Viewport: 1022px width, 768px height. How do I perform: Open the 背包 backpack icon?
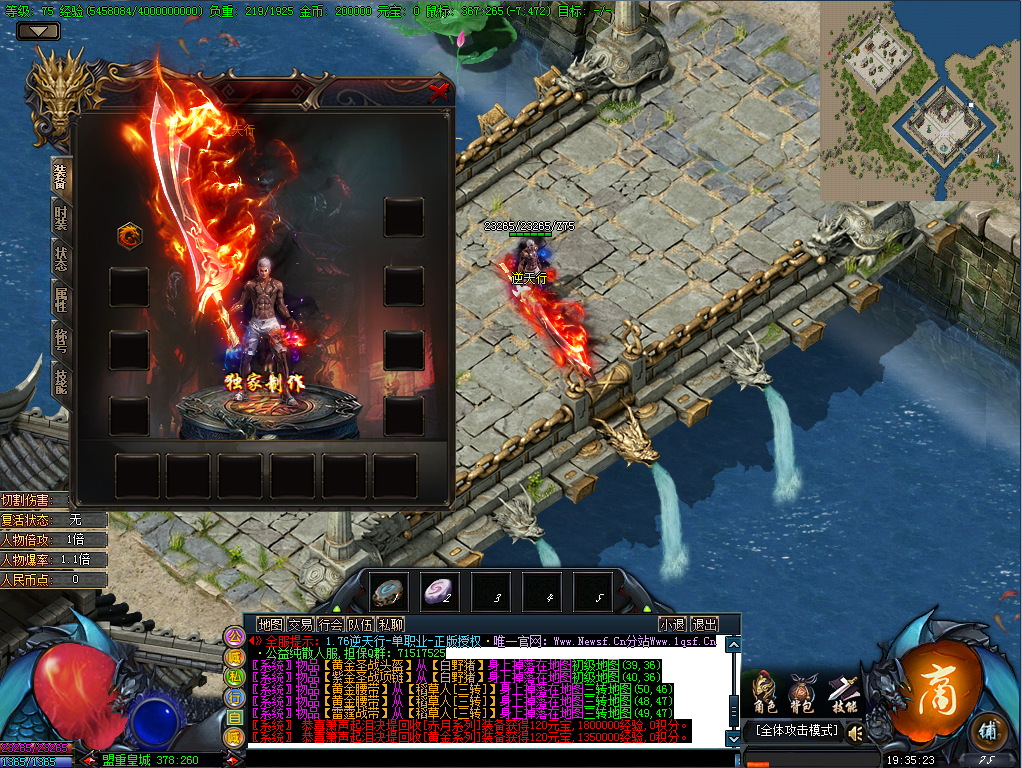pos(802,693)
